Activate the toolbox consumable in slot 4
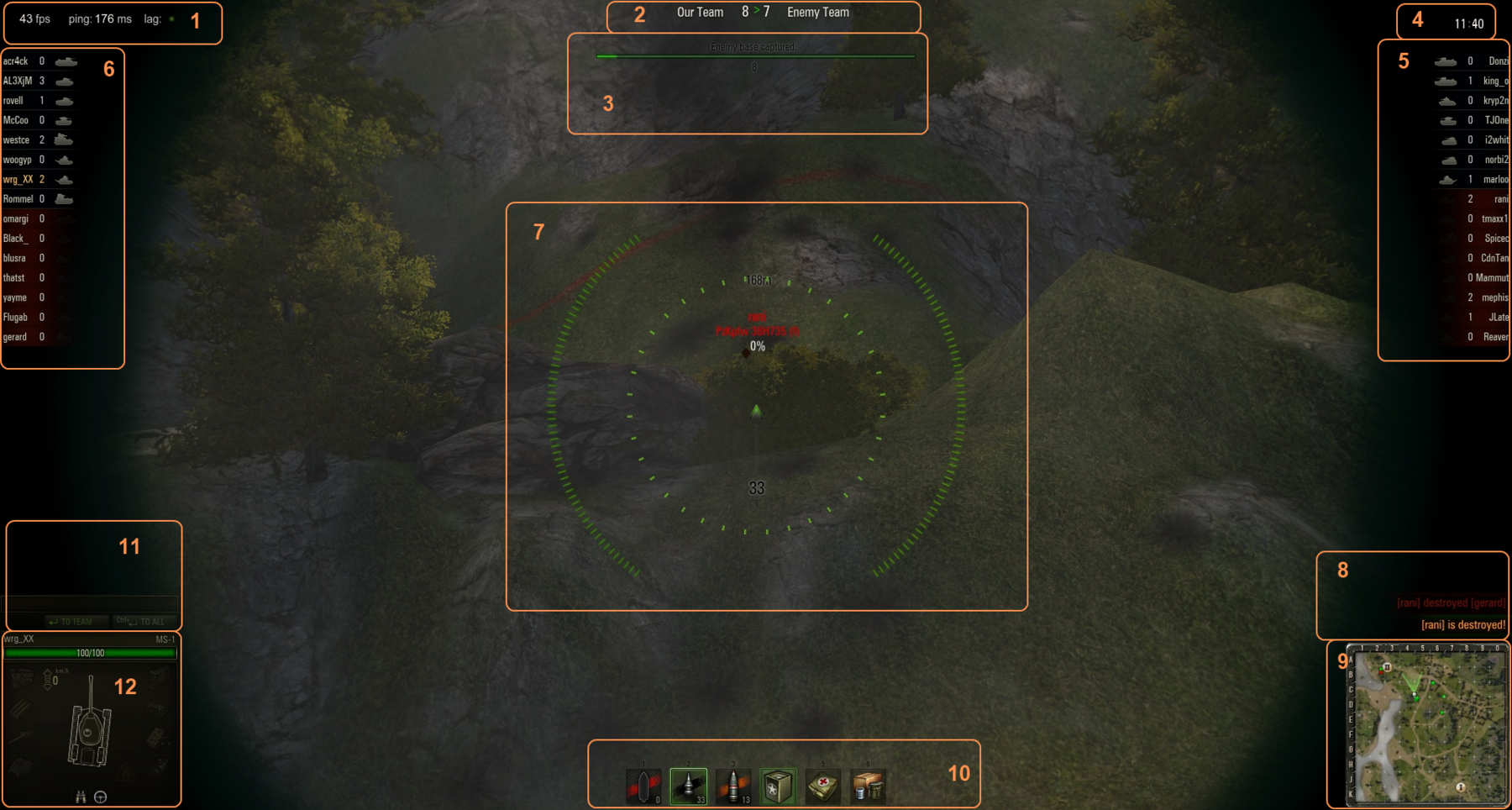 pyautogui.click(x=779, y=786)
